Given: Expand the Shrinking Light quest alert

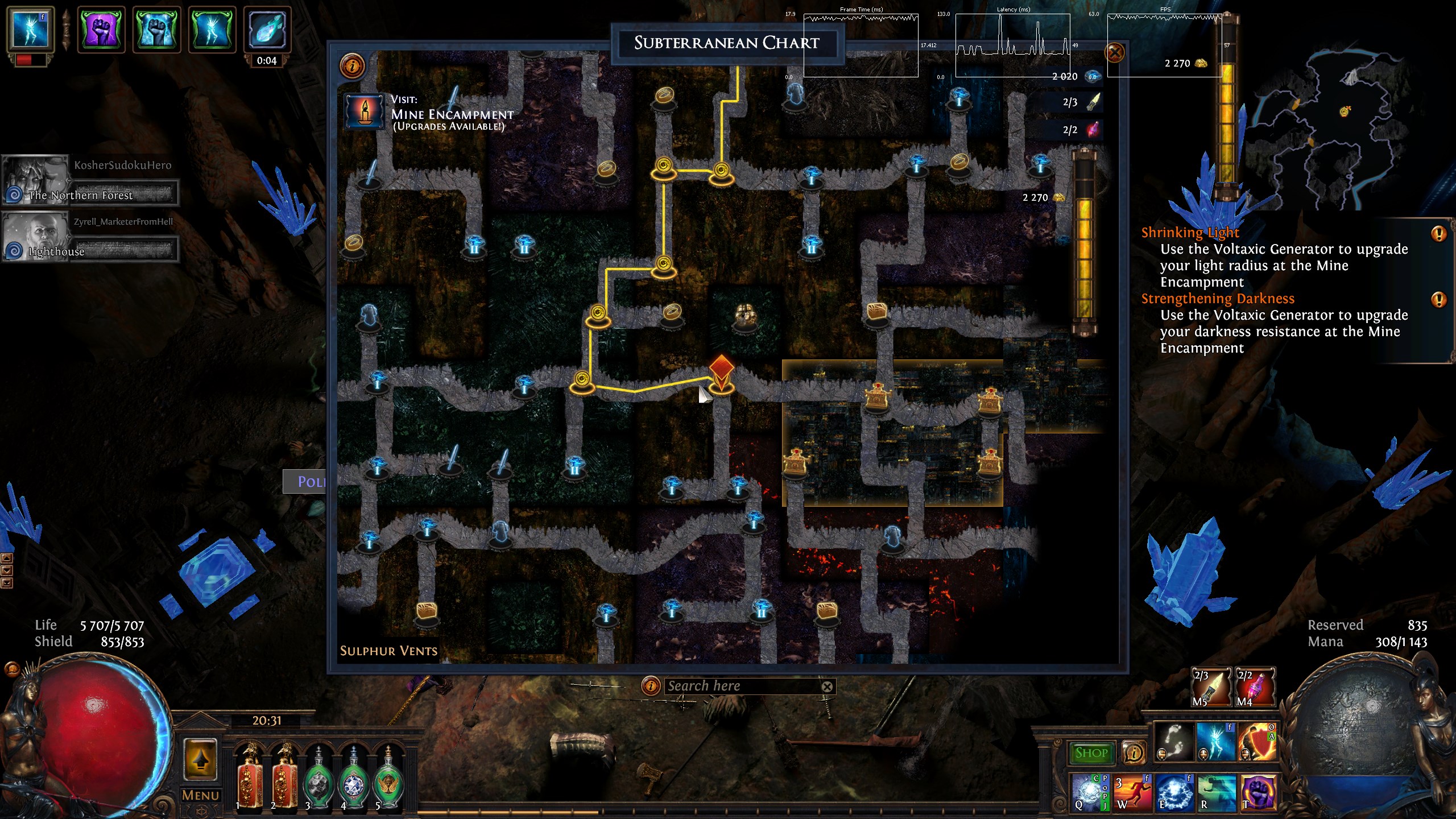Looking at the screenshot, I should 1438,233.
